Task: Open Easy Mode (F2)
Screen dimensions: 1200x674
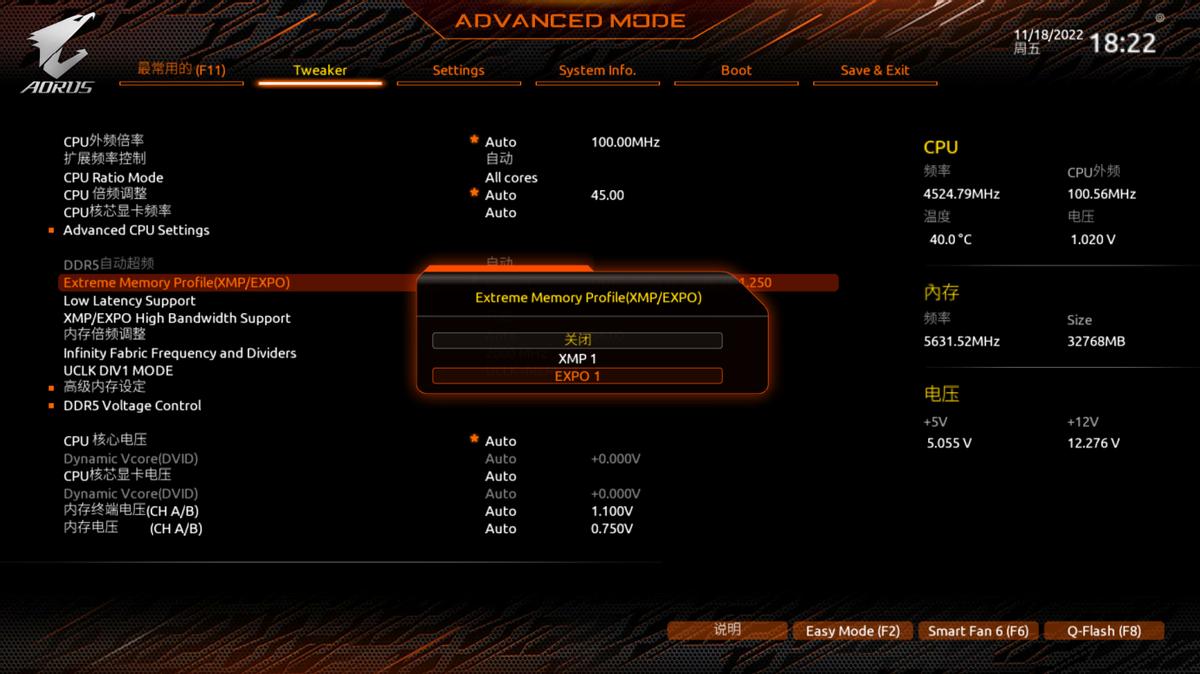Action: click(x=852, y=631)
